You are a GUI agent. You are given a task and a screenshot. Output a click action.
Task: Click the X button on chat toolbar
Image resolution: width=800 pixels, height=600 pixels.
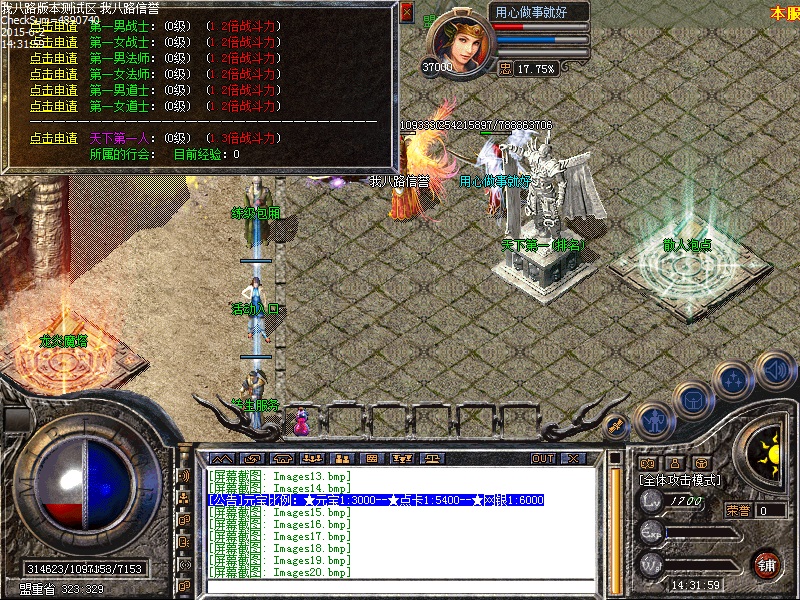572,458
